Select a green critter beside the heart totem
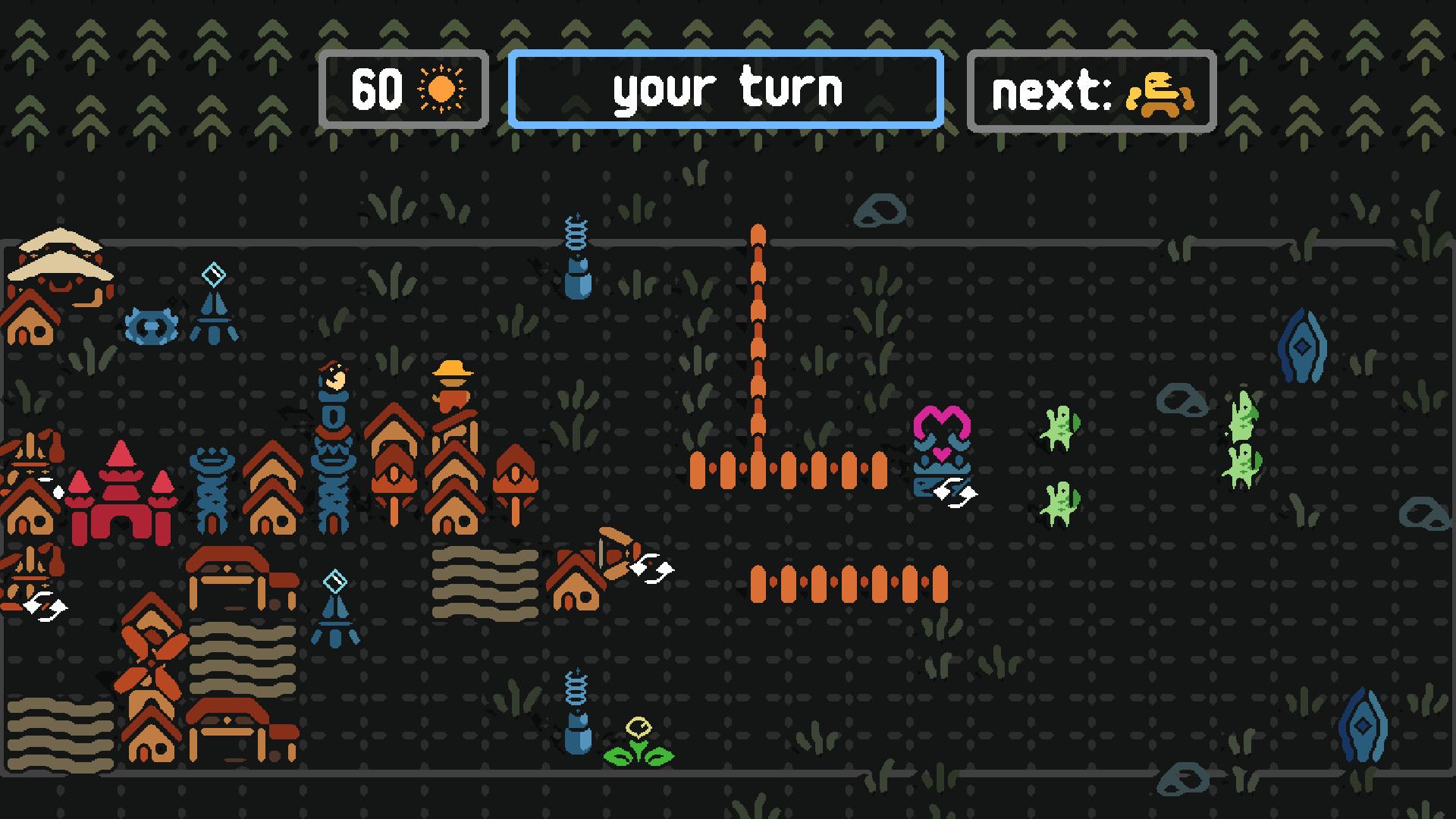 point(1062,428)
